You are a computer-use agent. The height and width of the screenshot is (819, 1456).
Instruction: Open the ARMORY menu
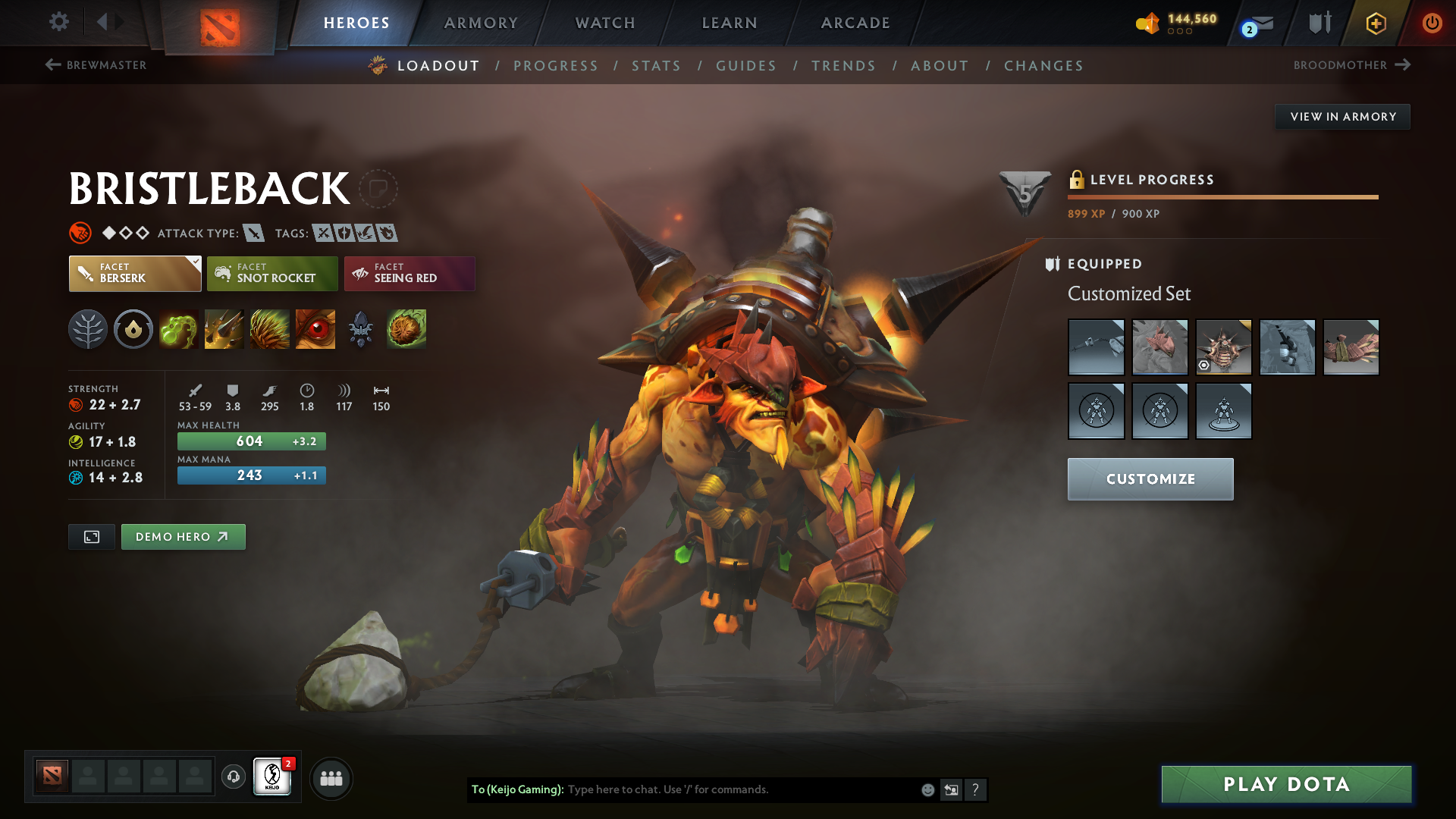[x=481, y=23]
